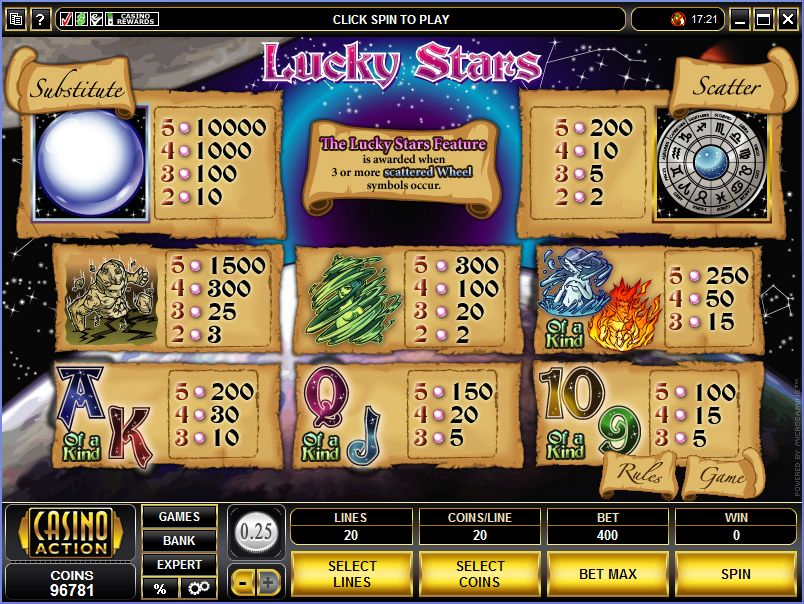Open the percent statistics button
The width and height of the screenshot is (804, 604).
(159, 588)
